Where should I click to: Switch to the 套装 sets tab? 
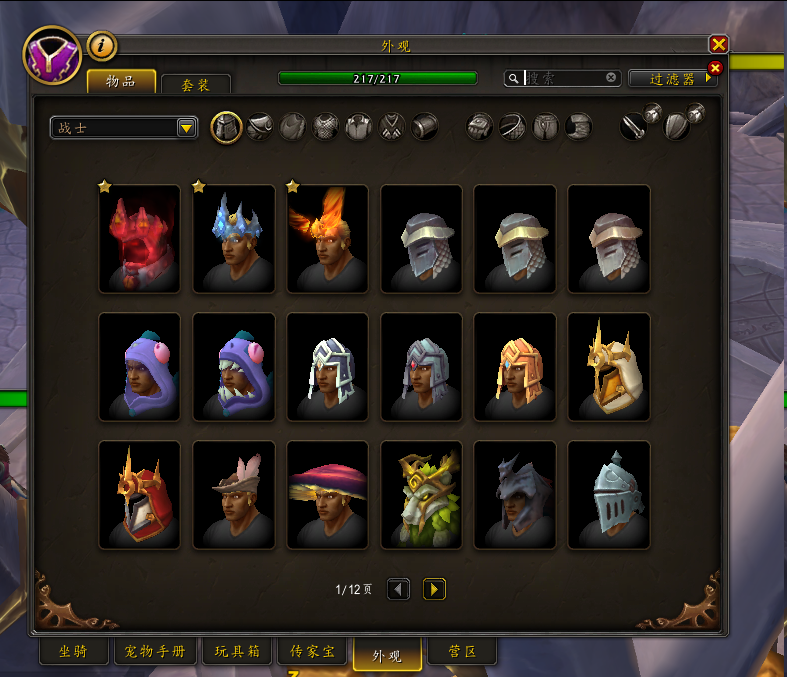click(x=196, y=86)
